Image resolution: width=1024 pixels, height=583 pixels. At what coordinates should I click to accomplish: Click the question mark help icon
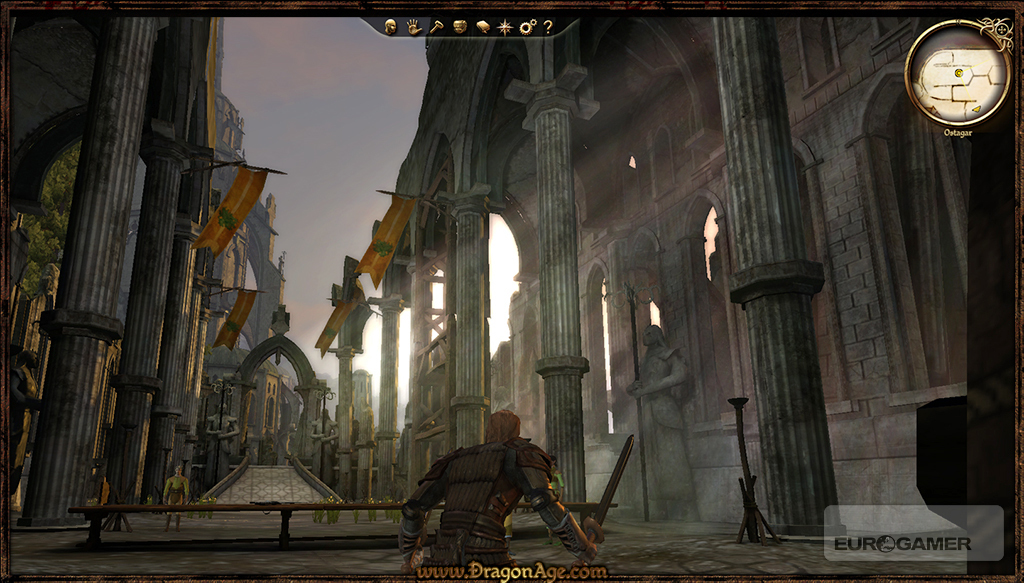[x=548, y=27]
